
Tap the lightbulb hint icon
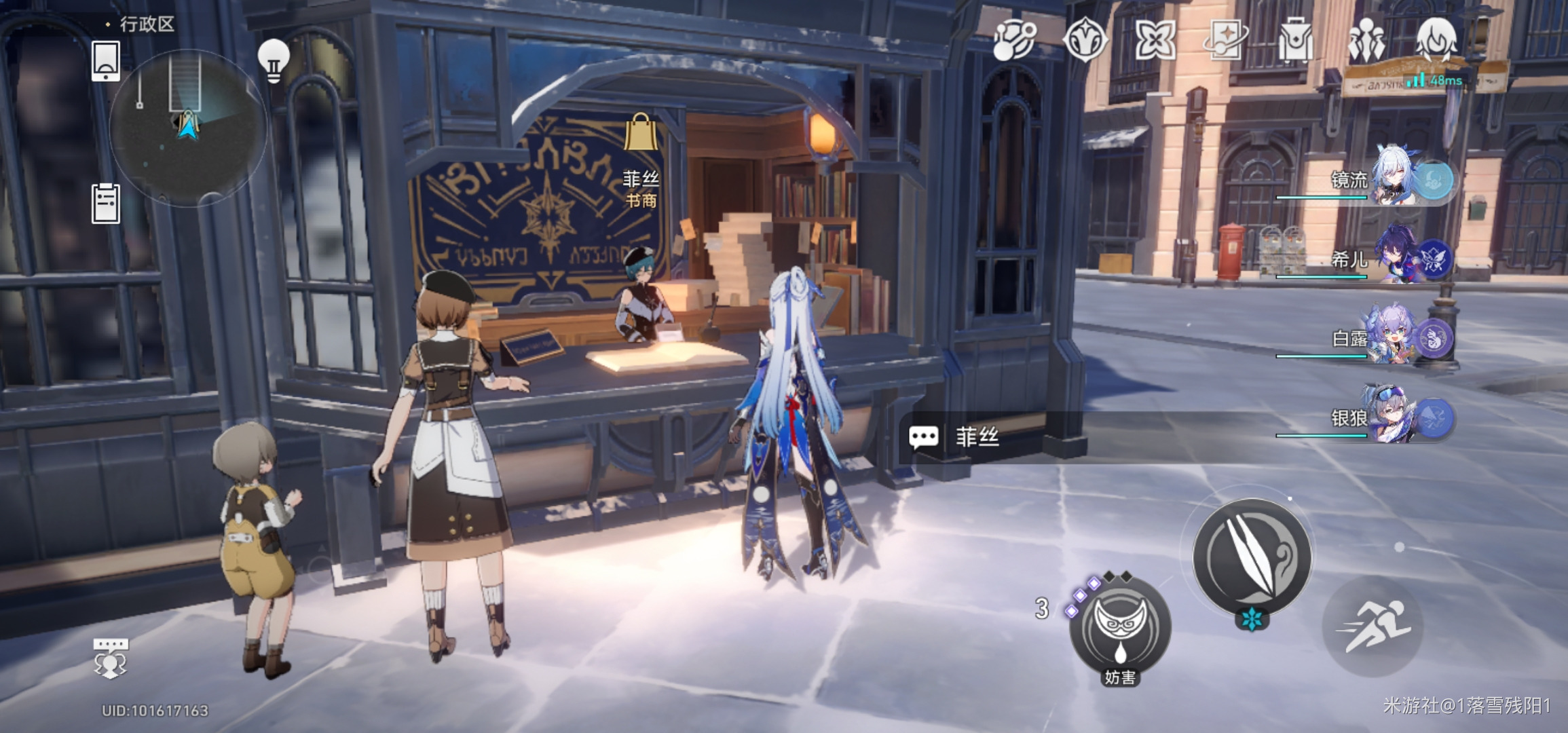[274, 60]
